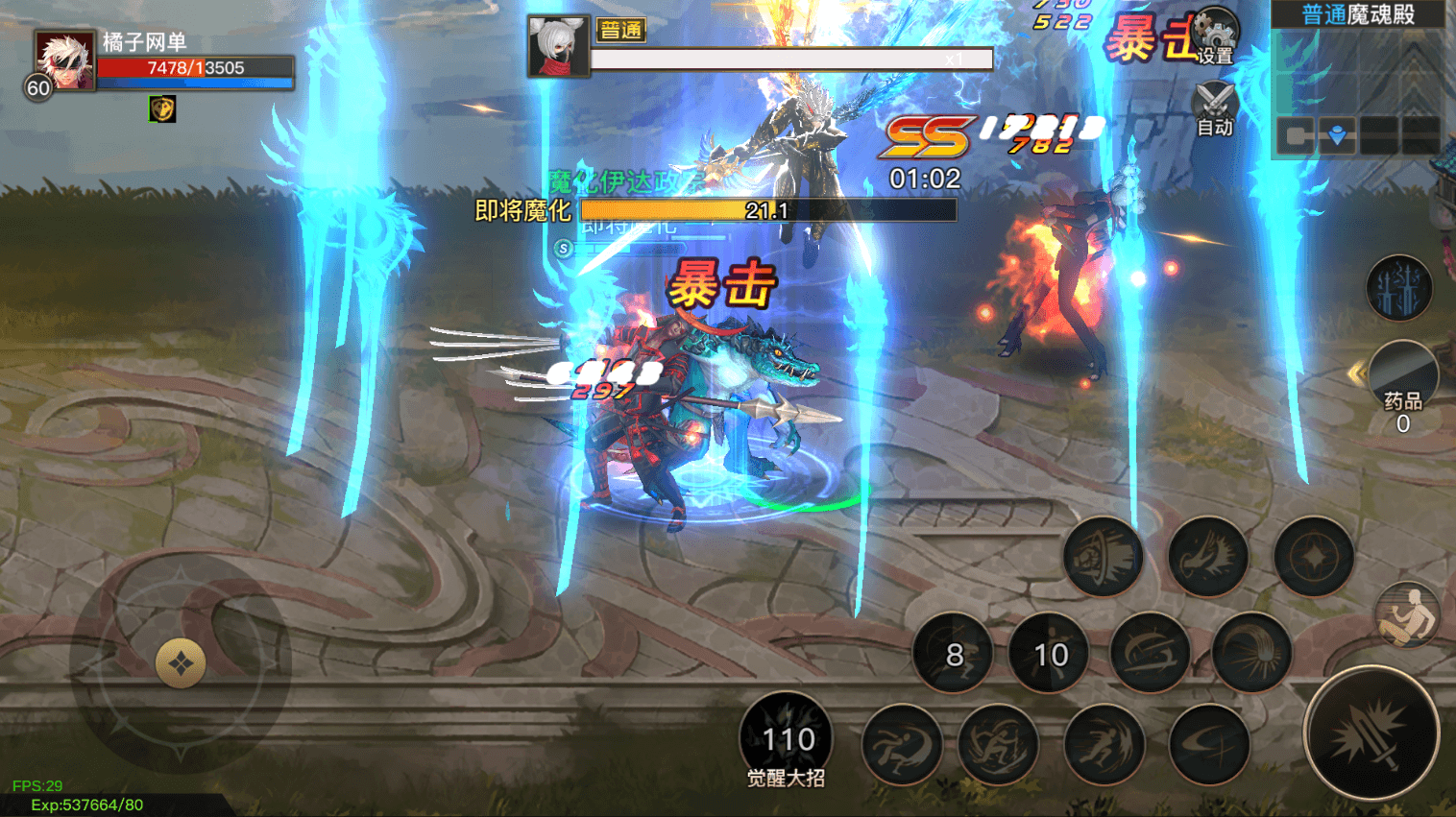Select the player portrait 橘子网单
Screen dimensions: 1456x817
pos(64,60)
